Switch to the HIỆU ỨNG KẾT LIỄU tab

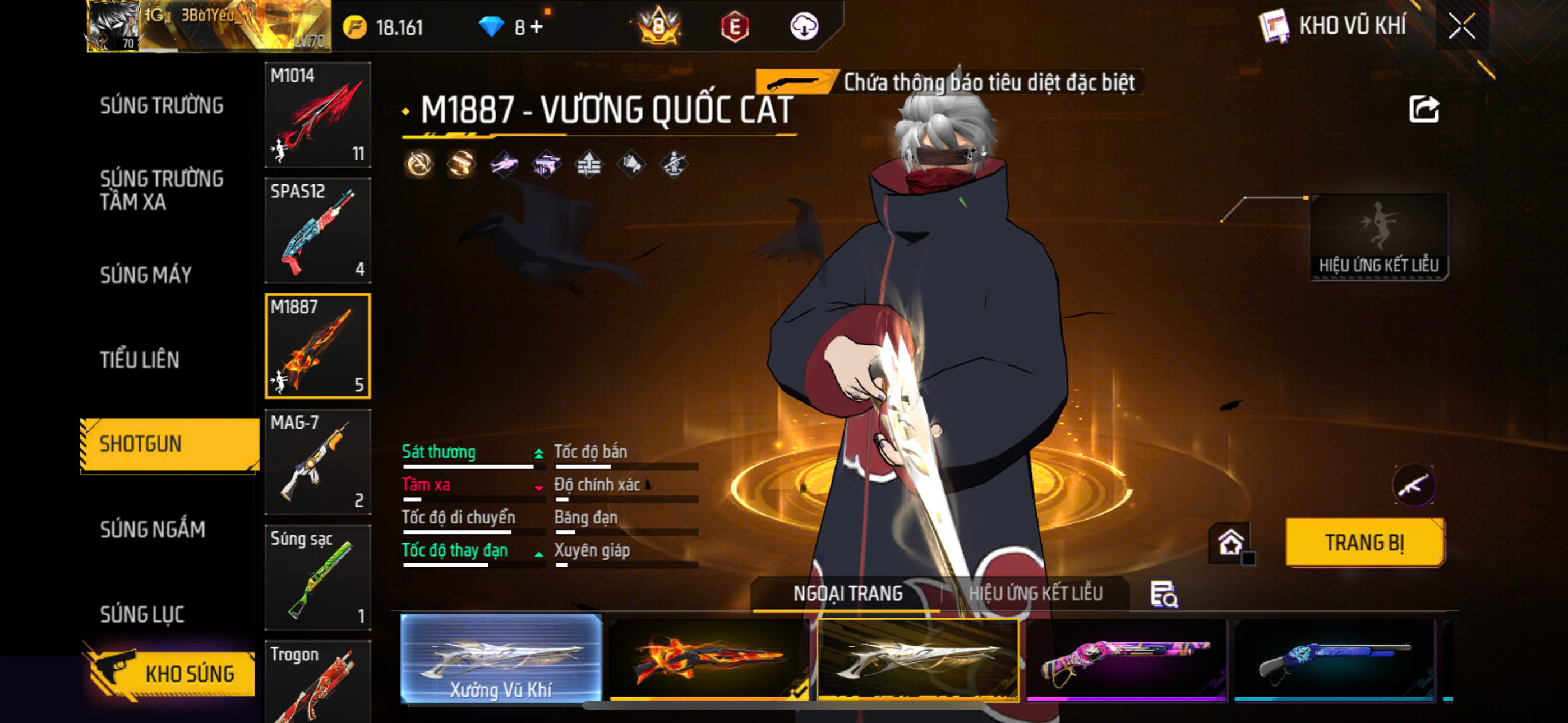pyautogui.click(x=1035, y=593)
